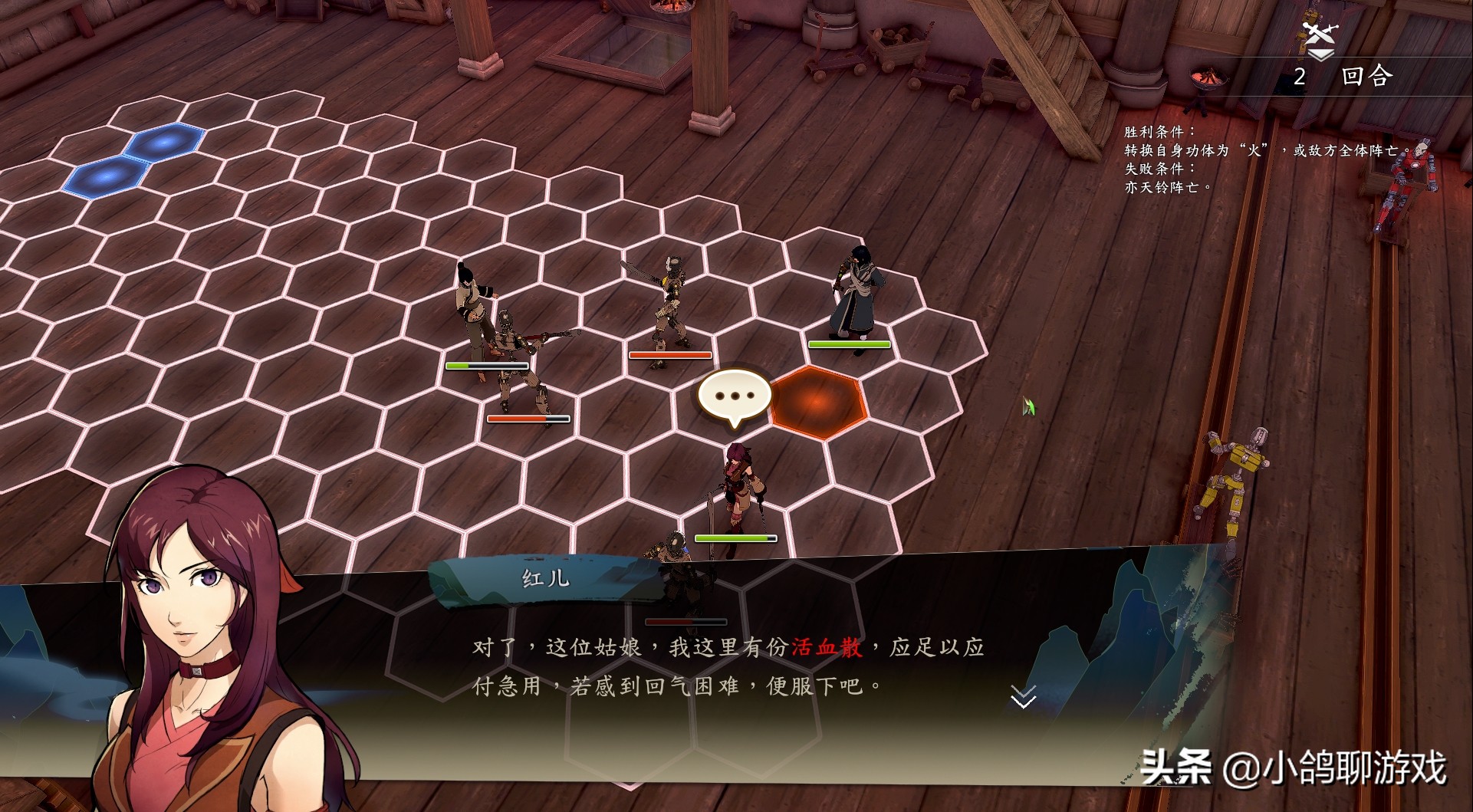Image resolution: width=1473 pixels, height=812 pixels.
Task: Select the lower blue highlighted hex tile
Action: [106, 176]
